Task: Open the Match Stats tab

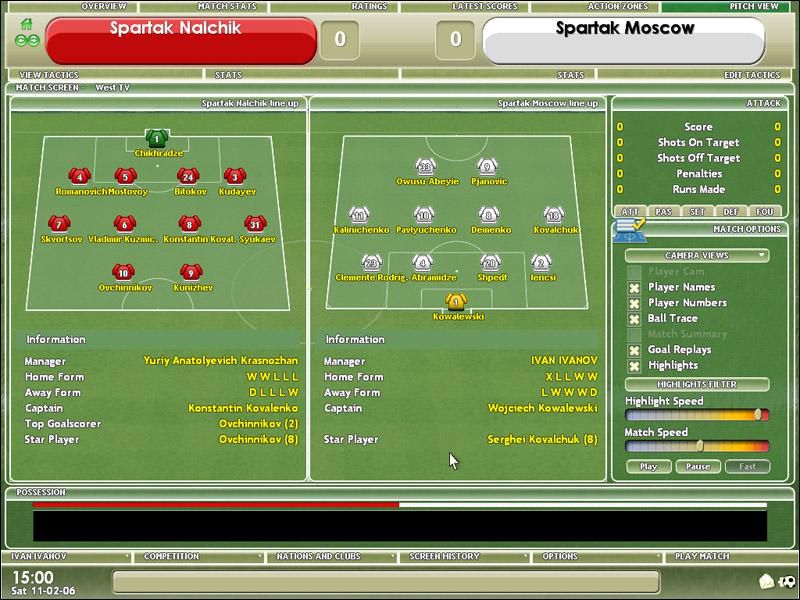Action: click(227, 6)
